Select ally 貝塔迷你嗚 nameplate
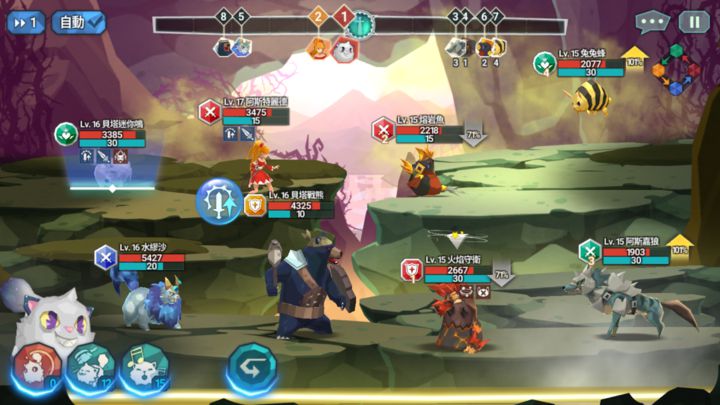 (110, 134)
